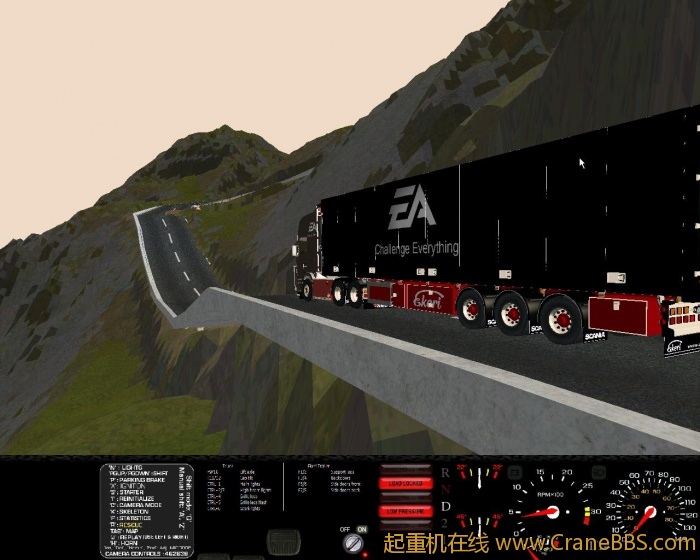700x560 pixels.
Task: Turn the ignition key switch
Action: coord(352,543)
